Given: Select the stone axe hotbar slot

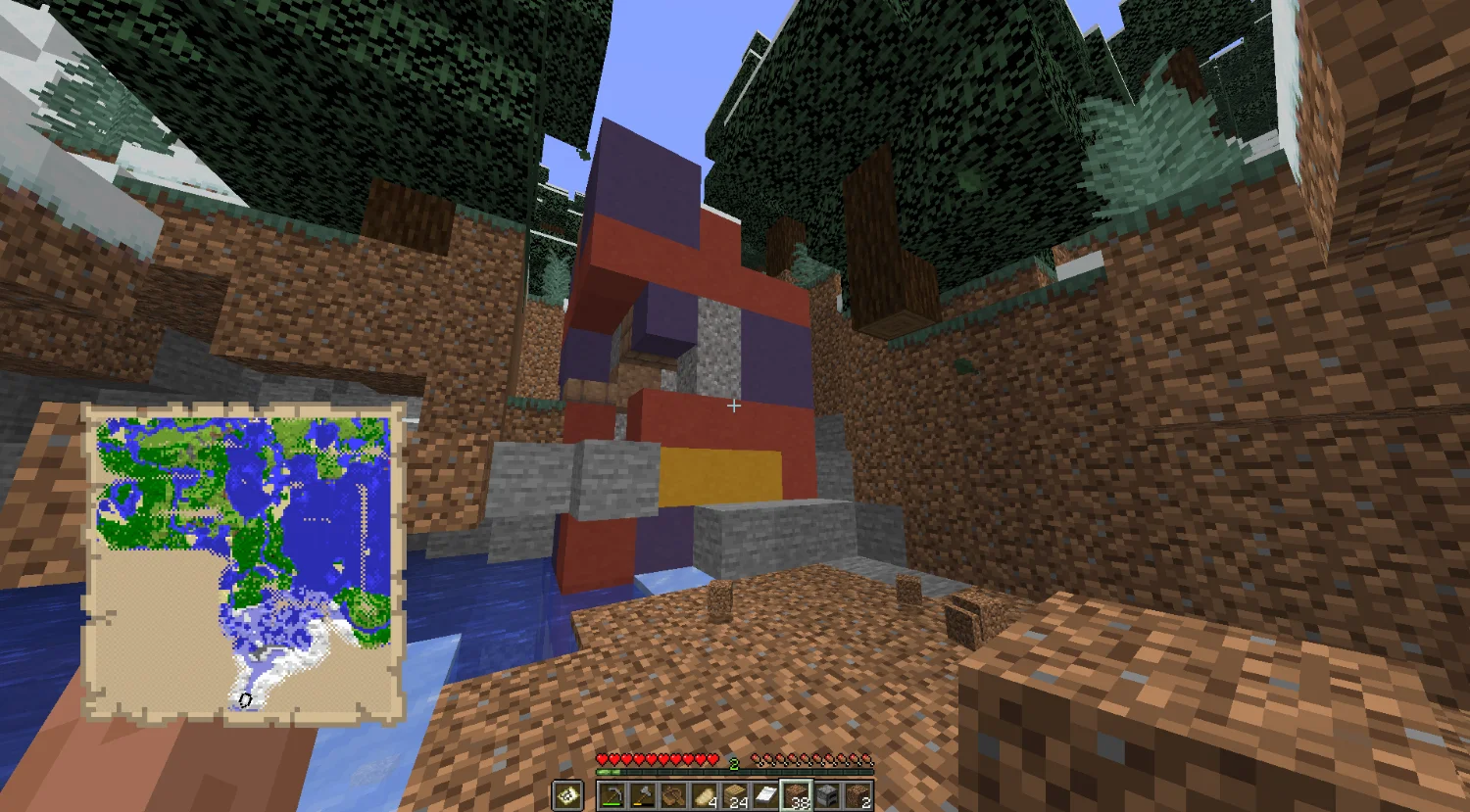Looking at the screenshot, I should (643, 795).
